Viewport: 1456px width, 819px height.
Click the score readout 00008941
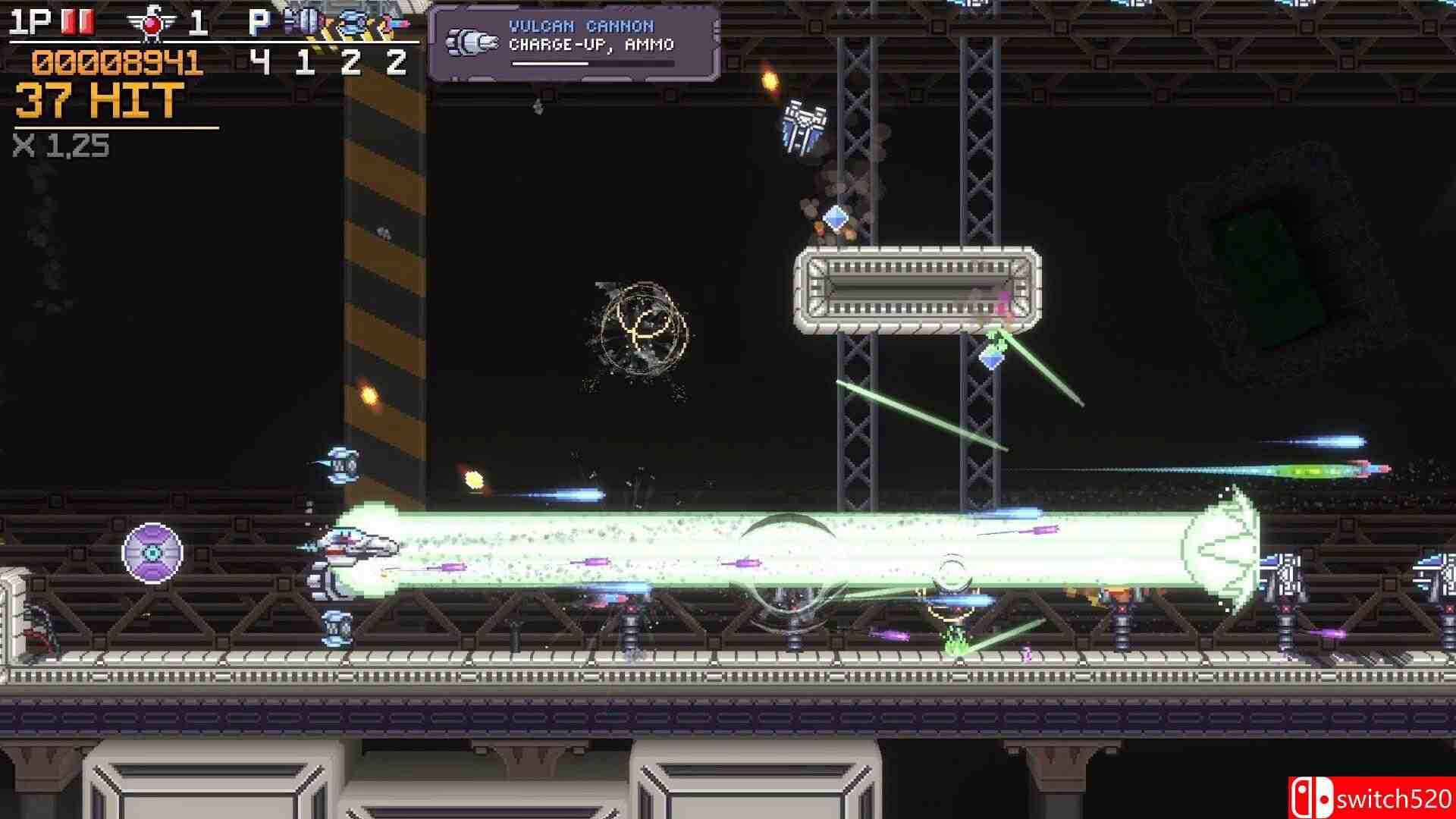[x=115, y=64]
